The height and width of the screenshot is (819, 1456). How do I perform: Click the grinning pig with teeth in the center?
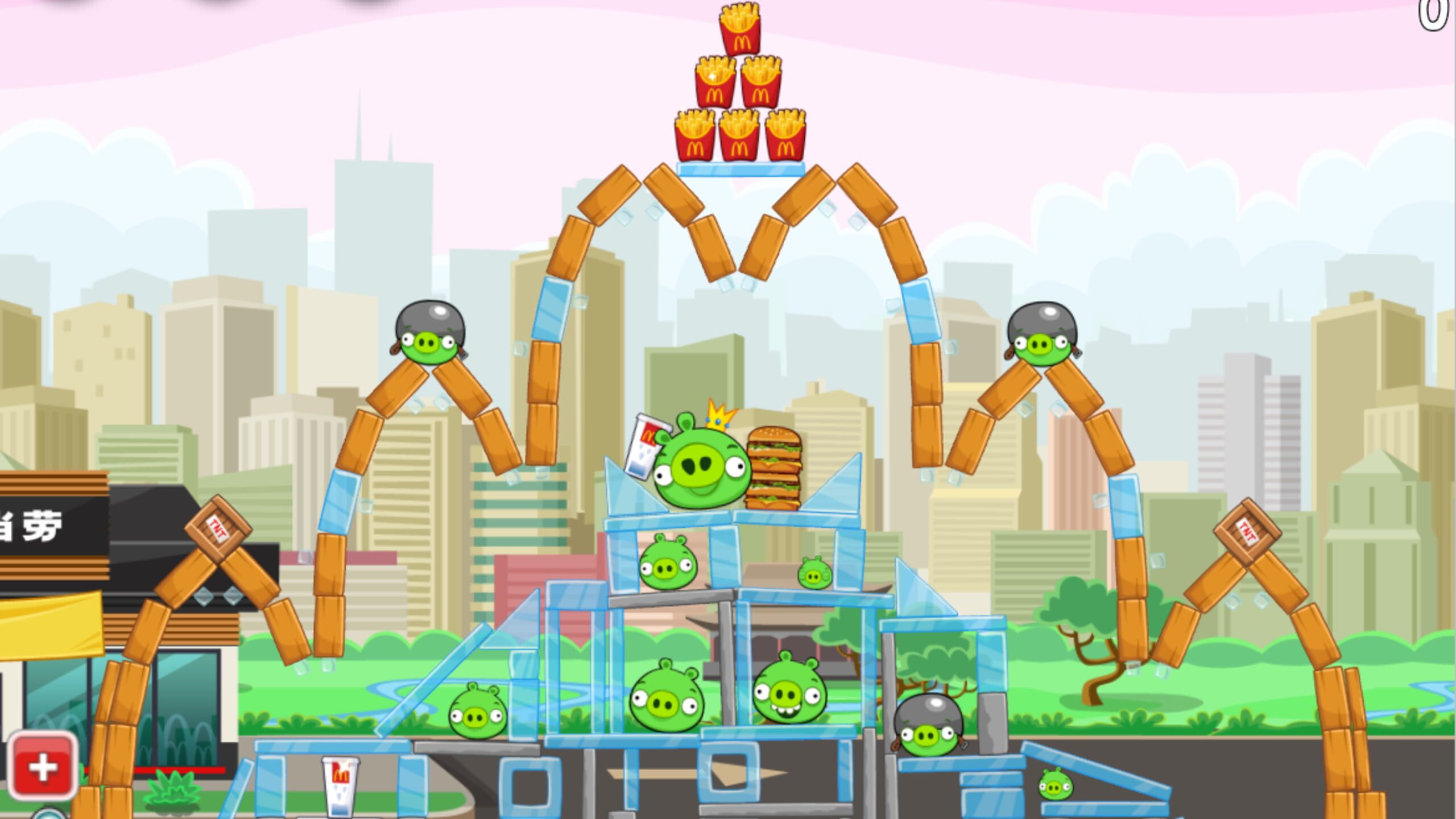pyautogui.click(x=791, y=691)
